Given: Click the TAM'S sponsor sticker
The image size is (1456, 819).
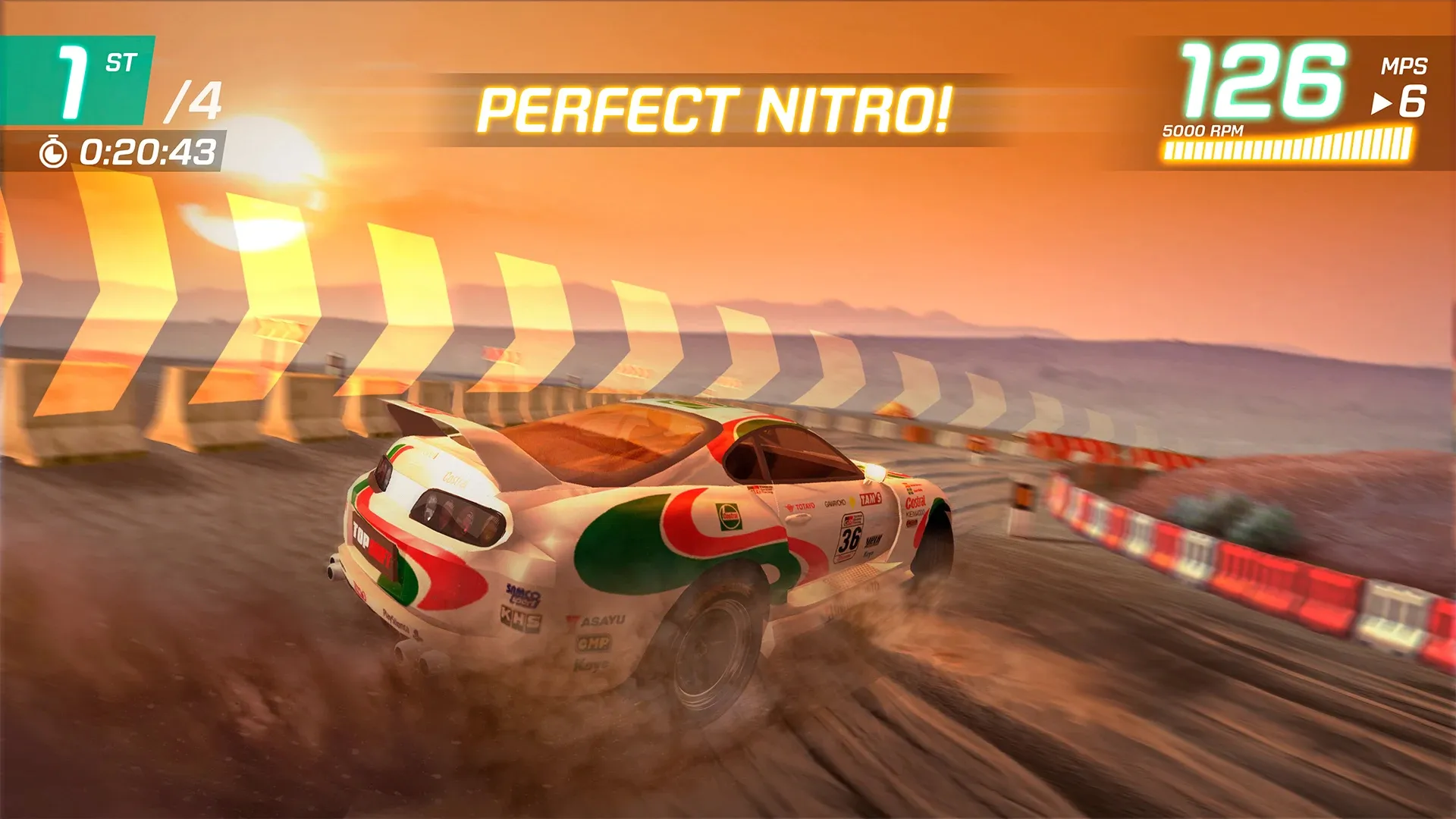Looking at the screenshot, I should pyautogui.click(x=871, y=499).
